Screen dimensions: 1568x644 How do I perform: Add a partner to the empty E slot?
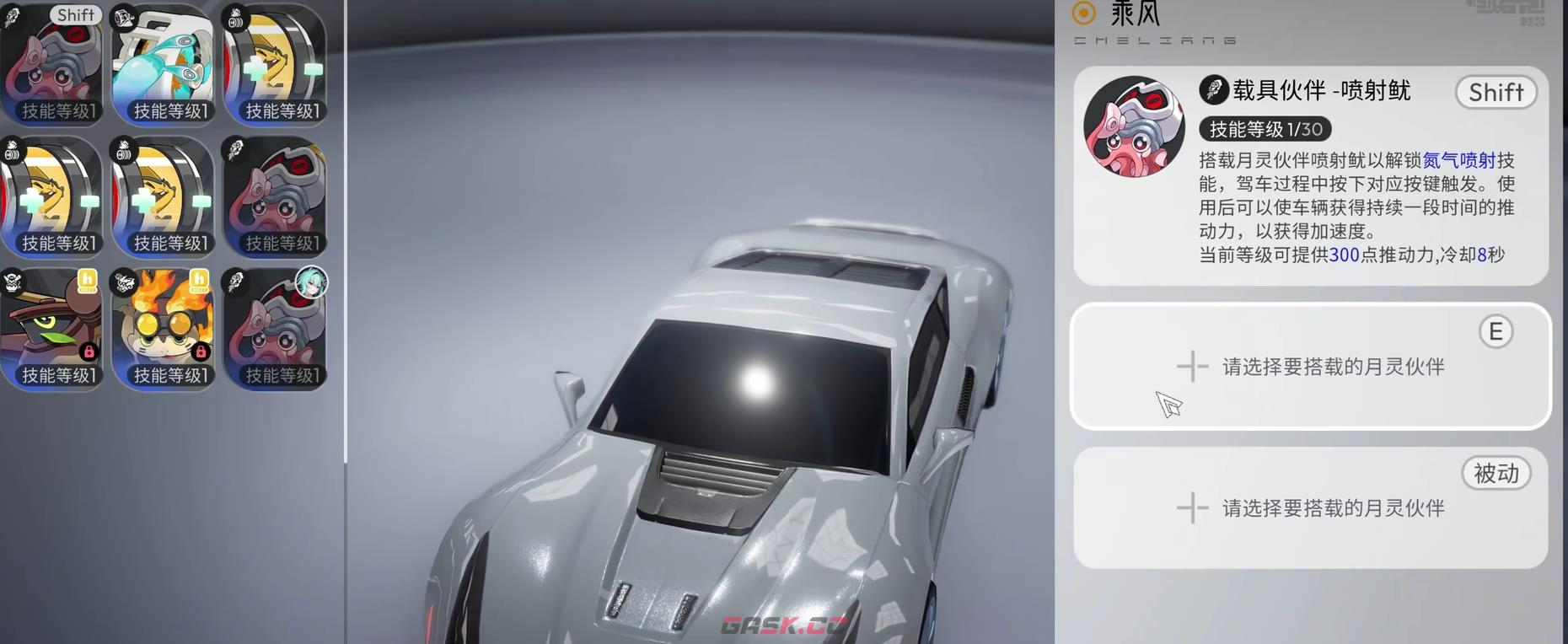pyautogui.click(x=1309, y=367)
